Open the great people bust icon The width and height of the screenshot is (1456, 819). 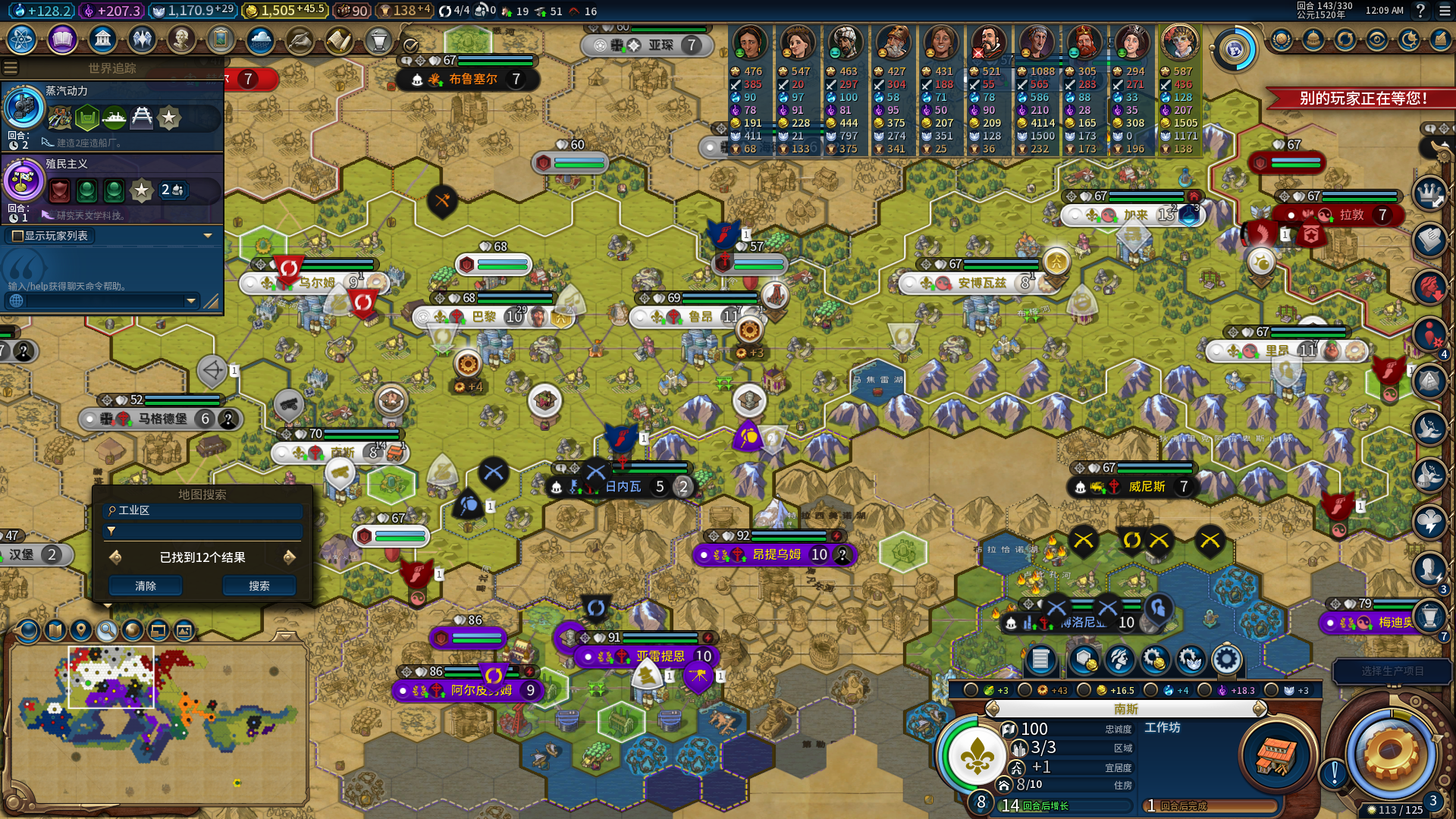180,39
